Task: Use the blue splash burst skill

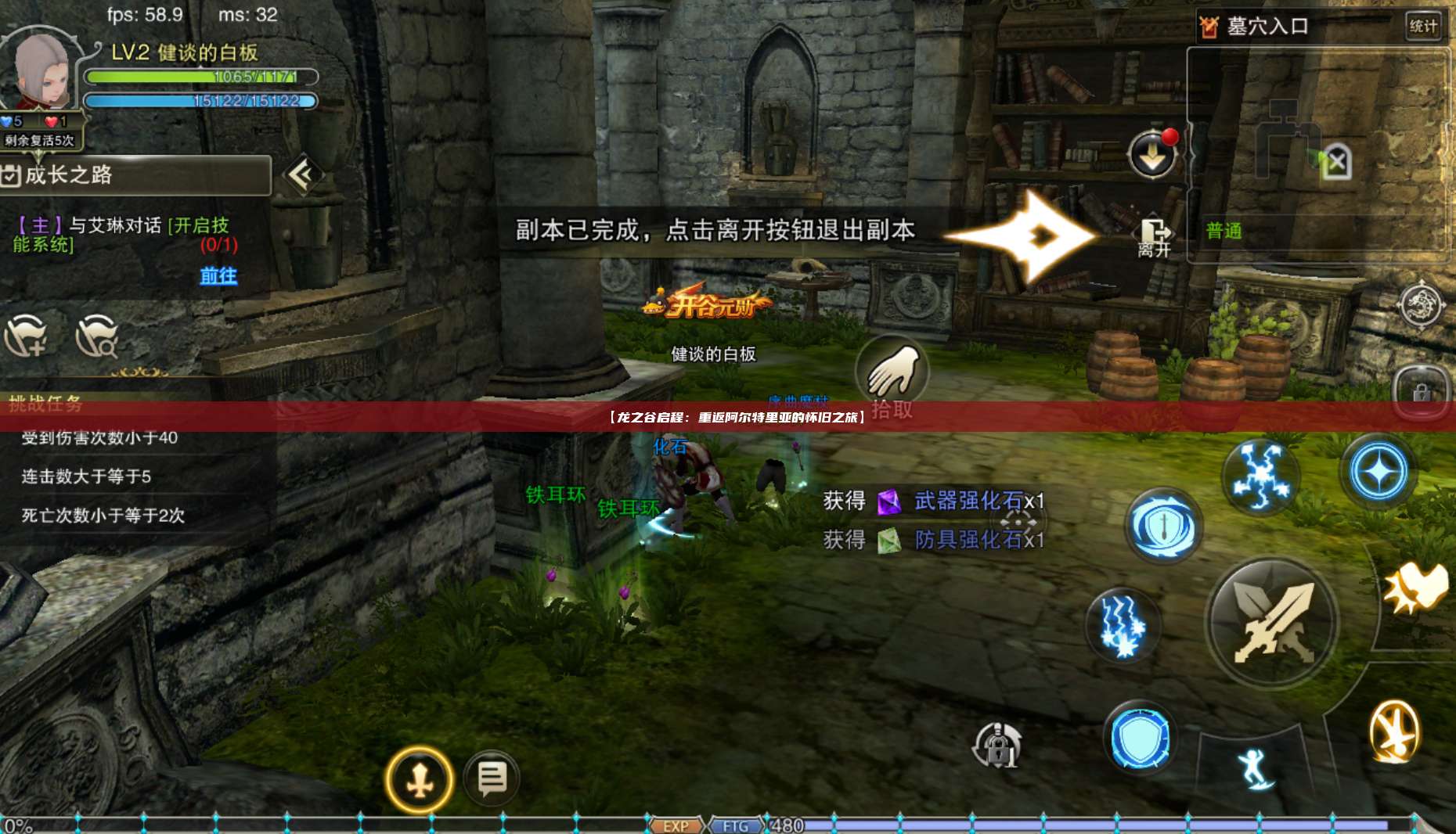Action: pos(1260,475)
